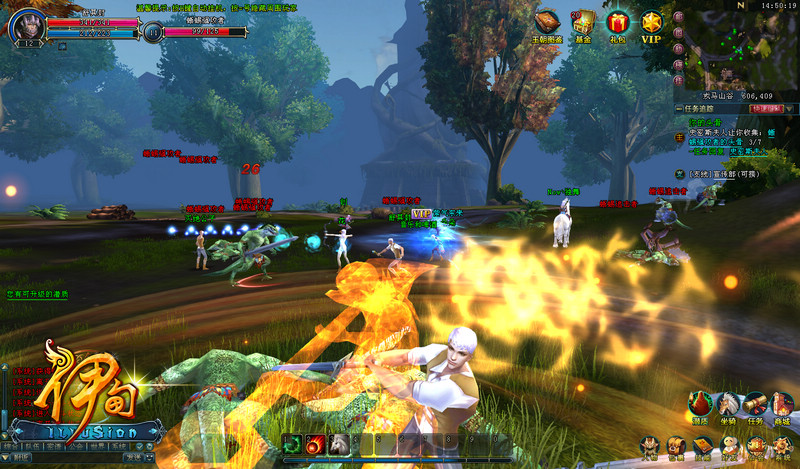Click the red button in quest tracker header
The width and height of the screenshot is (800, 469).
765,108
